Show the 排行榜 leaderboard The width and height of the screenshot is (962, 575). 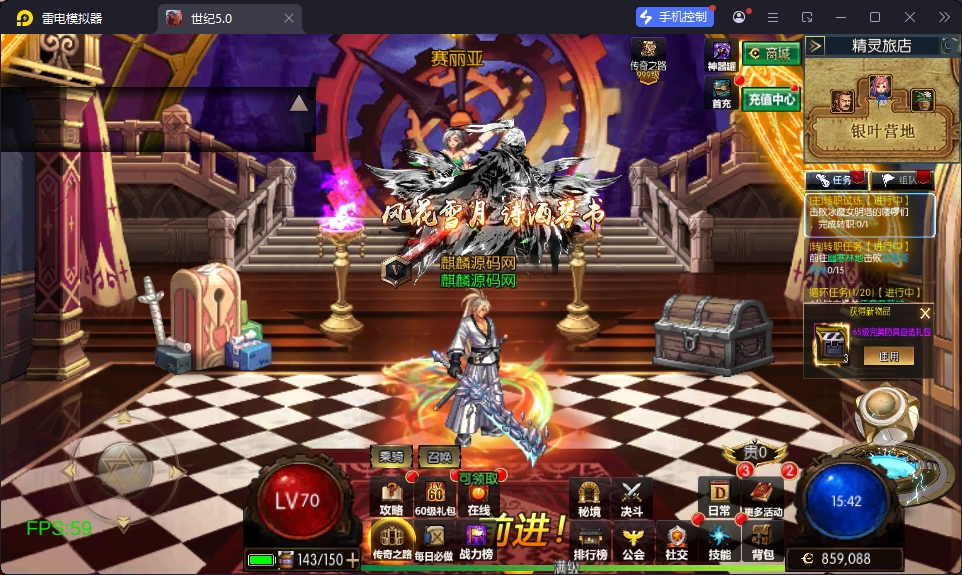point(590,541)
